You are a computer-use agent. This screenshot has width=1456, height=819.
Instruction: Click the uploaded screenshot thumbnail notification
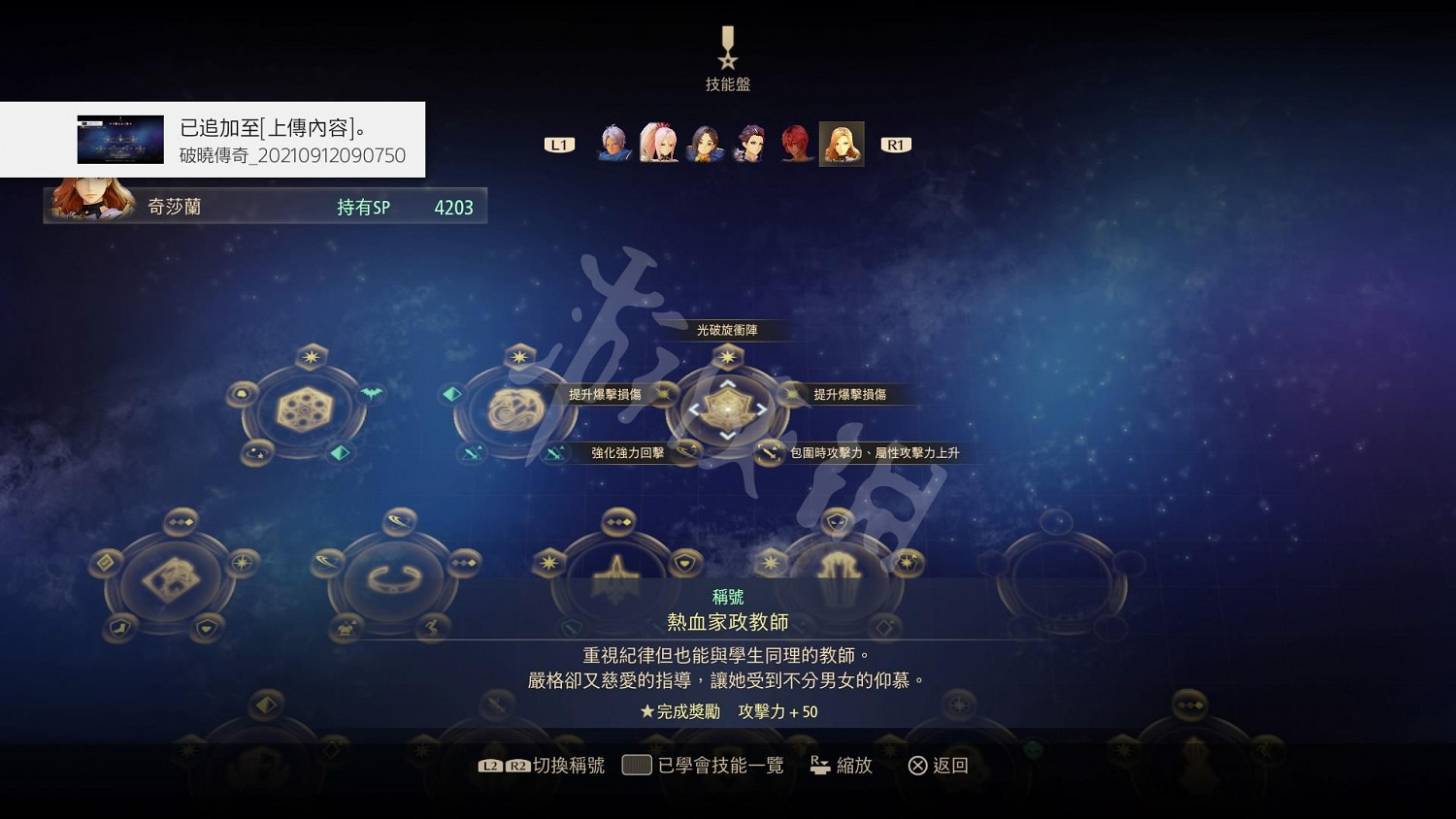point(118,139)
